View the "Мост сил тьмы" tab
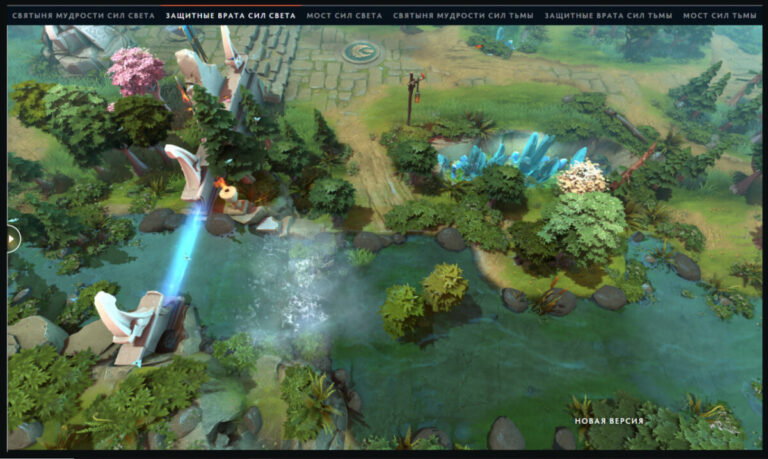Image resolution: width=768 pixels, height=459 pixels. click(x=719, y=16)
